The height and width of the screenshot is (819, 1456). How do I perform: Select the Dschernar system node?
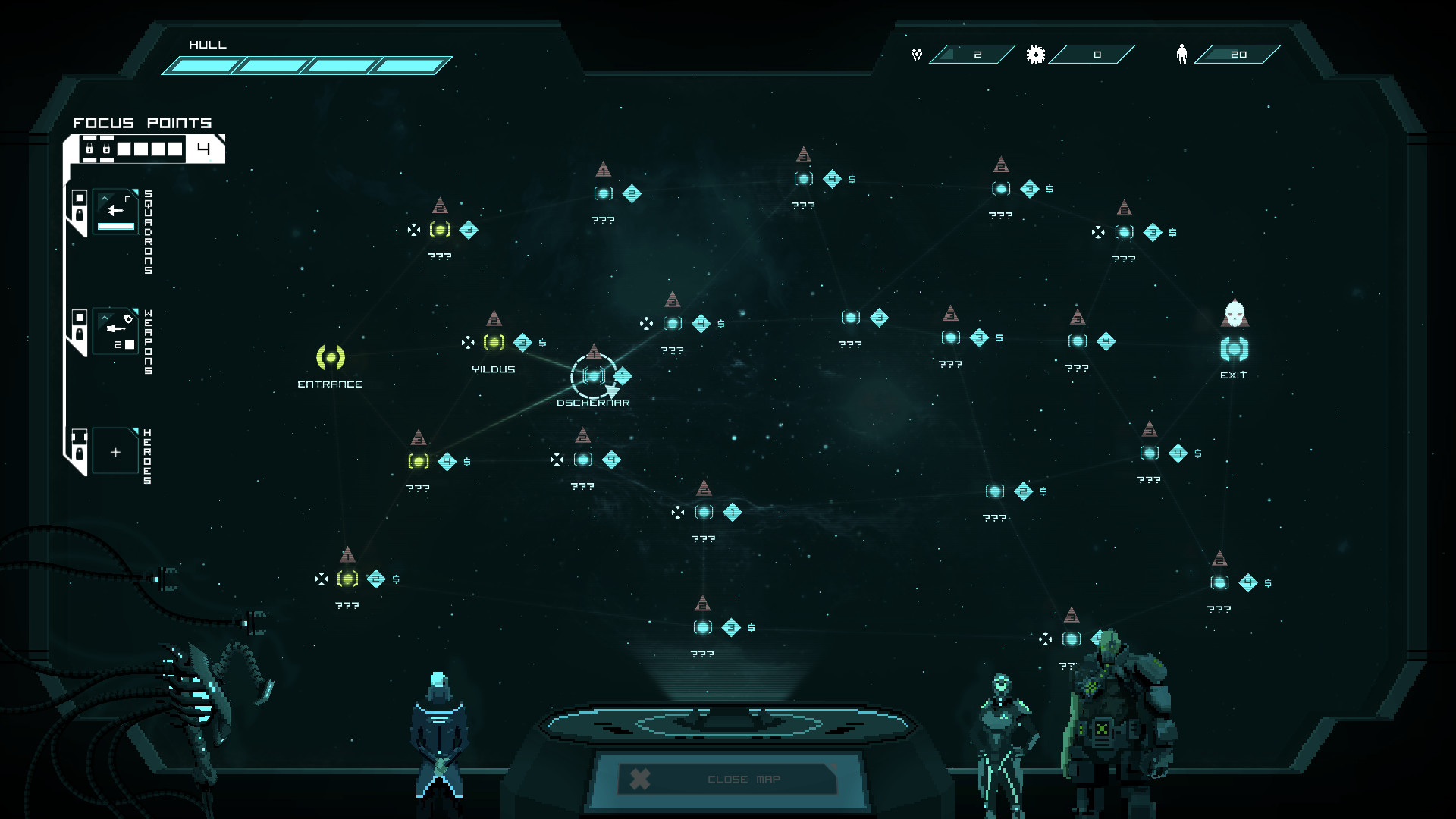(594, 376)
